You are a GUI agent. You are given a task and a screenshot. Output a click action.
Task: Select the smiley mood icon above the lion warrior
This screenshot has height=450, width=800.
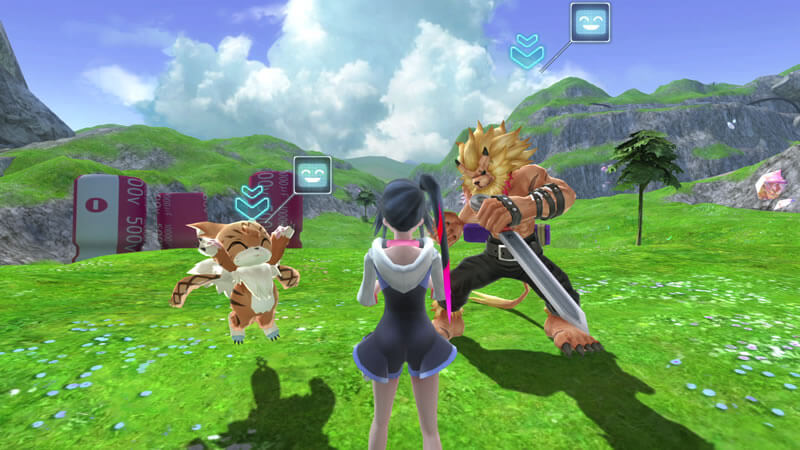coord(589,22)
